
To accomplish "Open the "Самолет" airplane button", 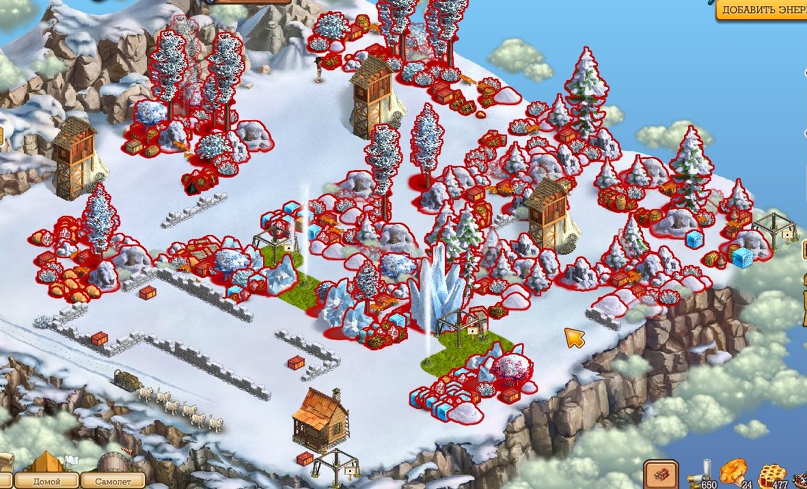I will 112,480.
